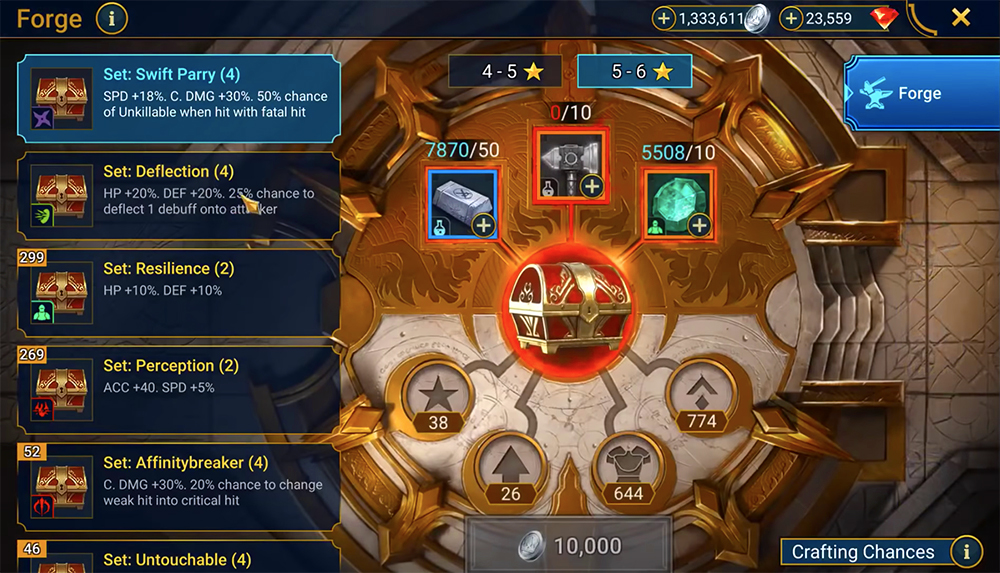Select the Resilience set
1000x573 pixels.
coord(178,288)
